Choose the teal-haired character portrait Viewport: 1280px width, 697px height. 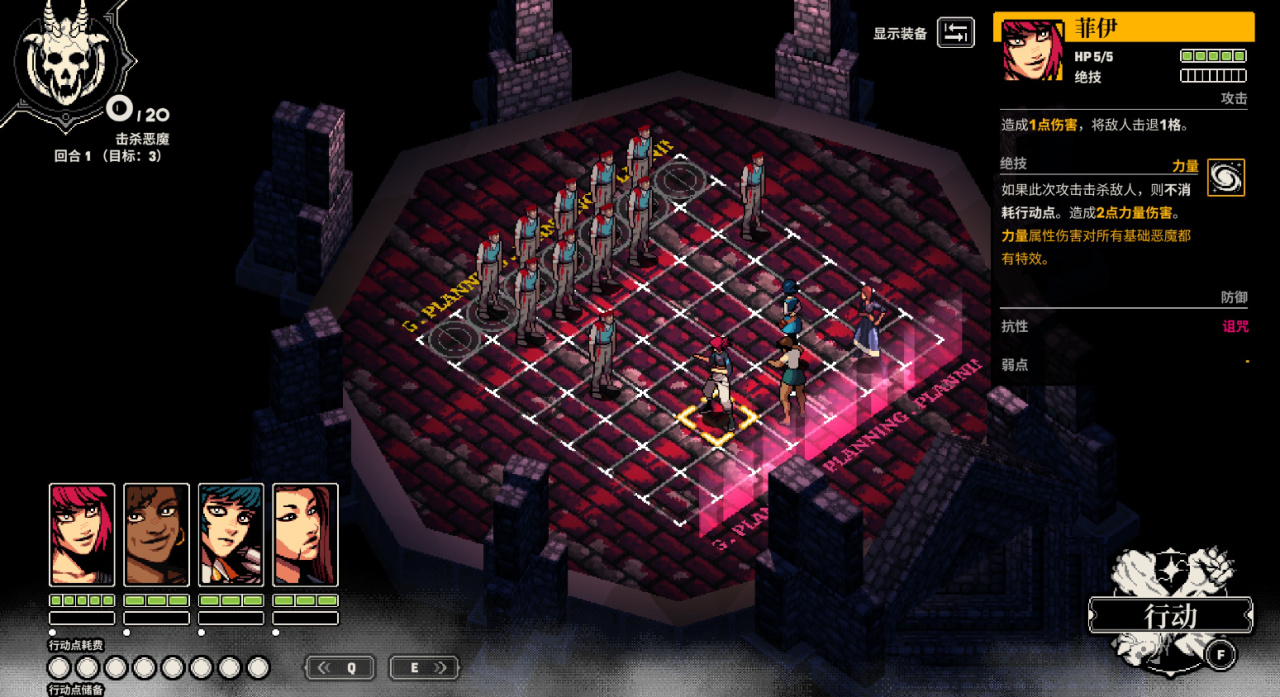coord(231,534)
